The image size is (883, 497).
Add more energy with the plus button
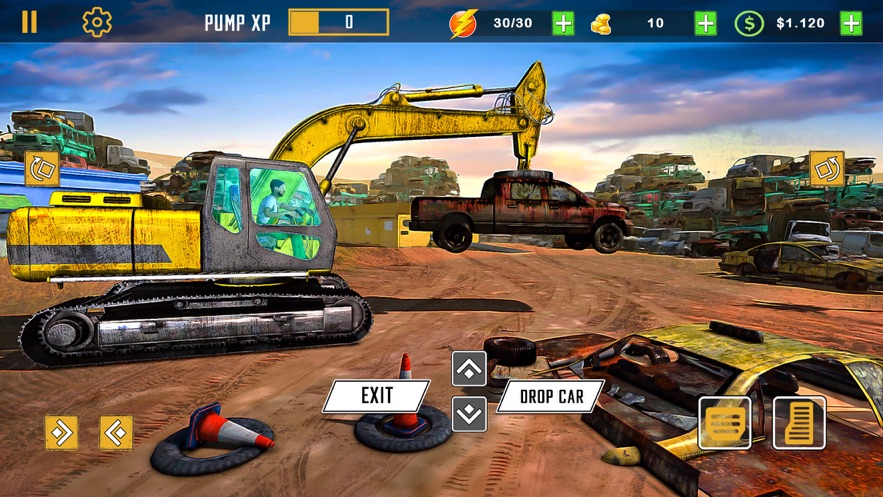coord(563,23)
